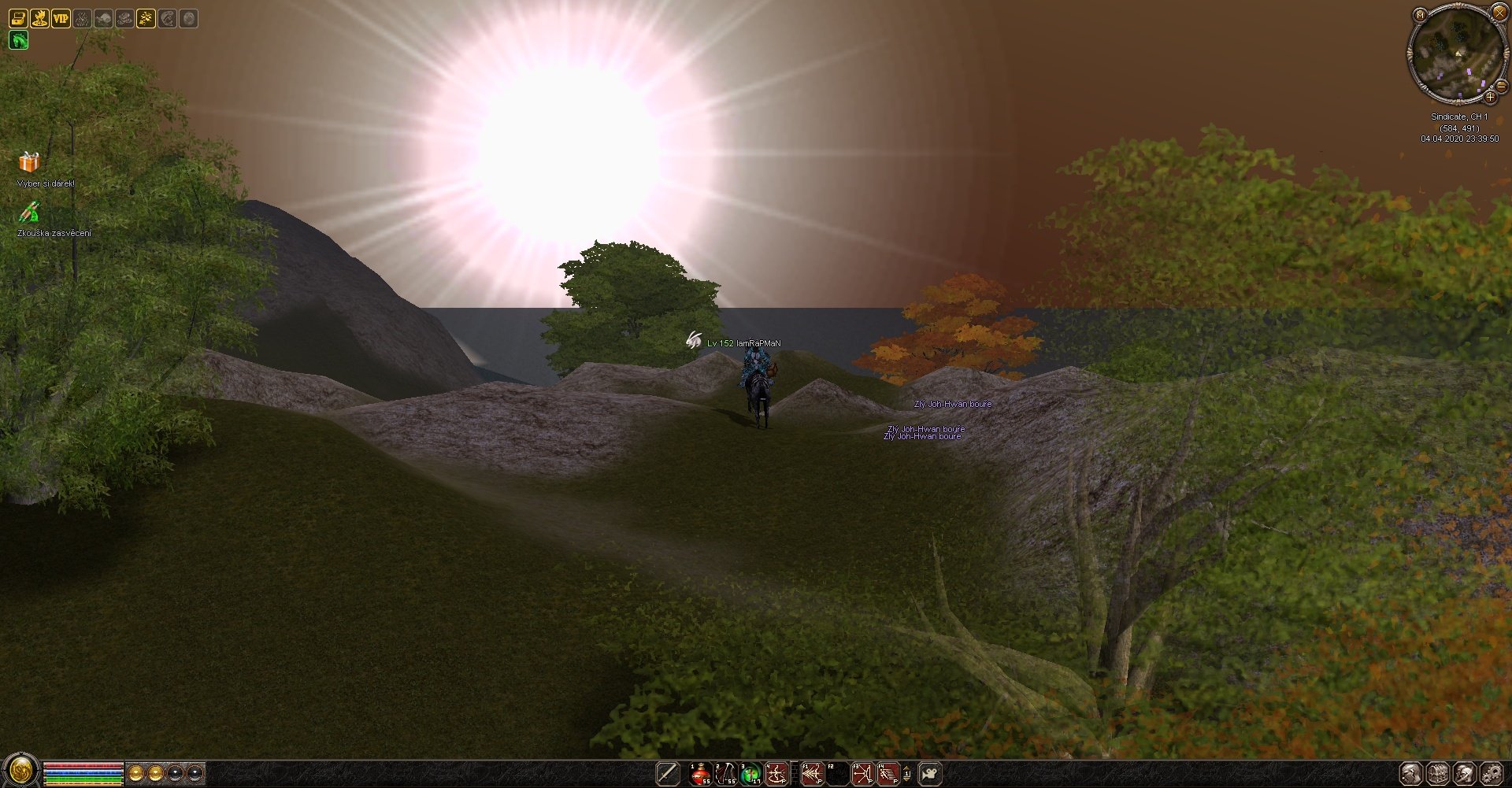Click the camera mode button

[930, 774]
